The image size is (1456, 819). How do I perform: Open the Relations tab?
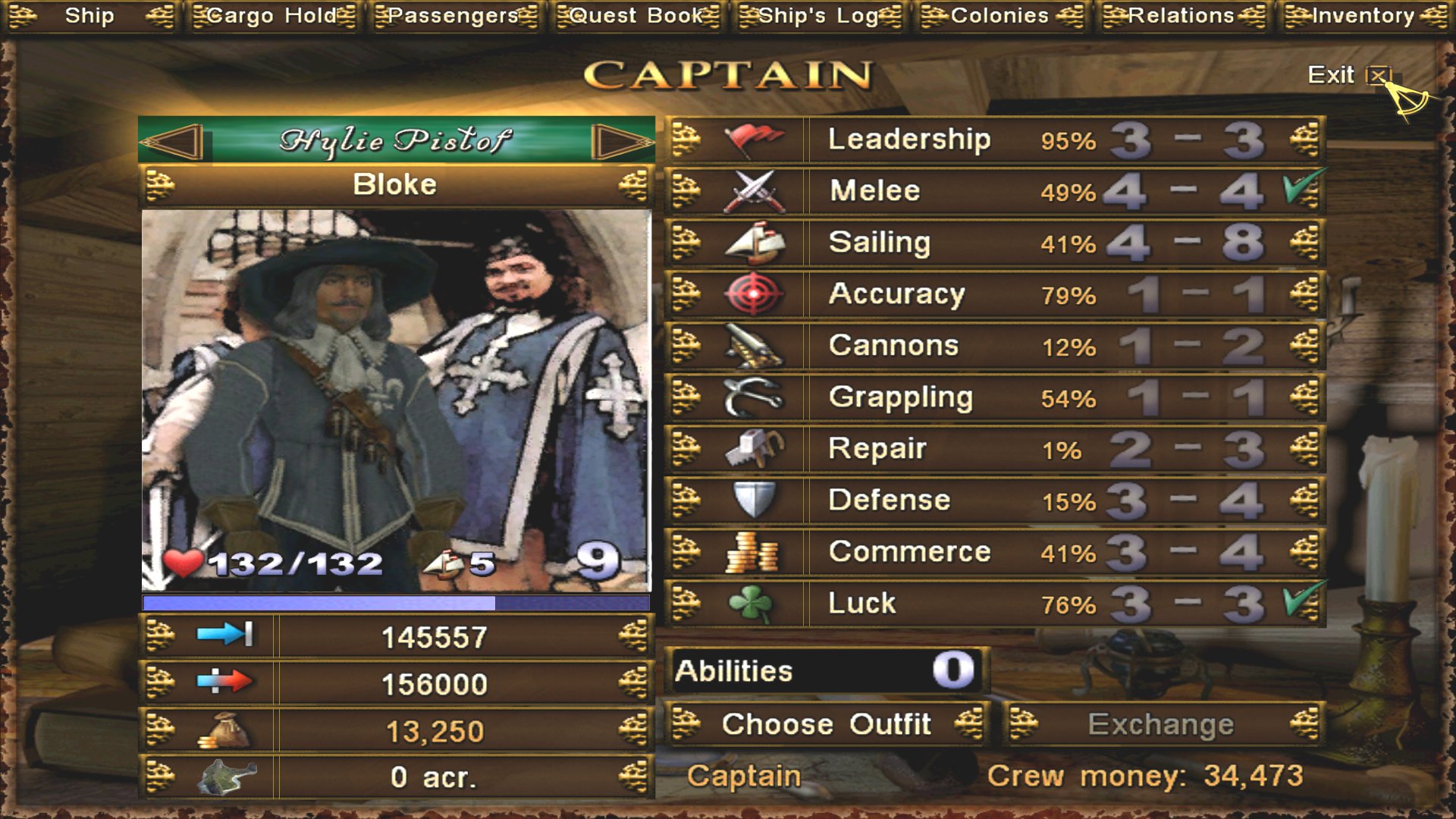click(1182, 15)
